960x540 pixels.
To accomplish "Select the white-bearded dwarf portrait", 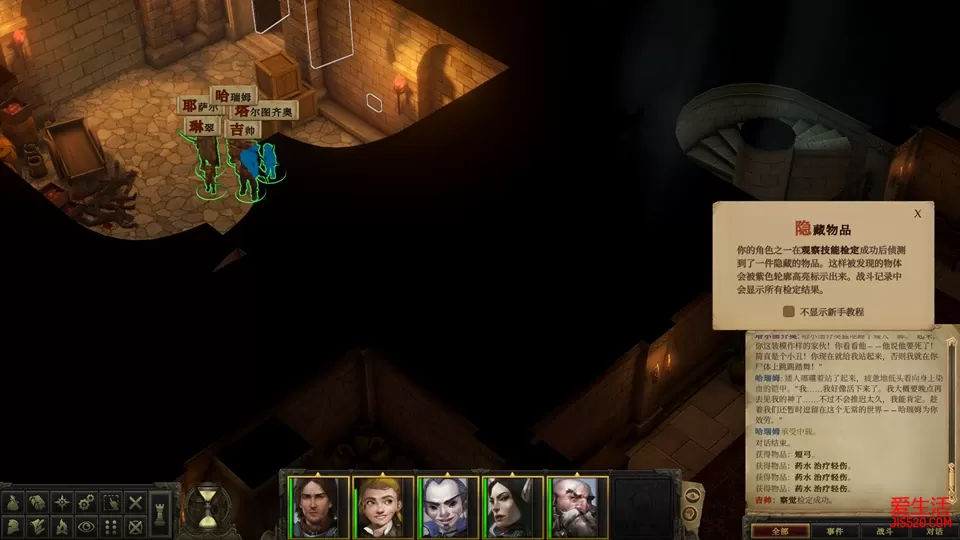I will 578,507.
